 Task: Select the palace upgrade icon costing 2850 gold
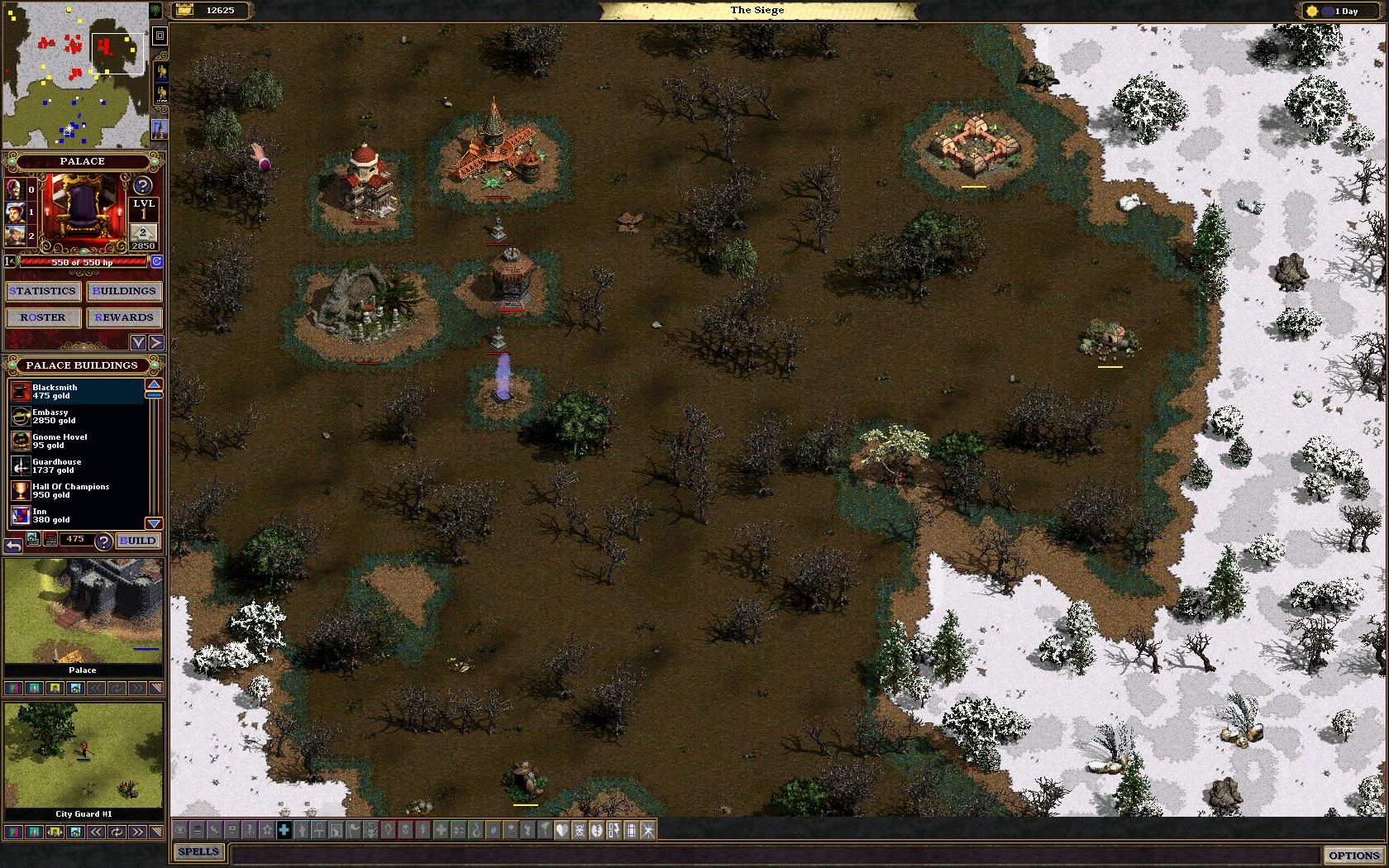coord(143,234)
